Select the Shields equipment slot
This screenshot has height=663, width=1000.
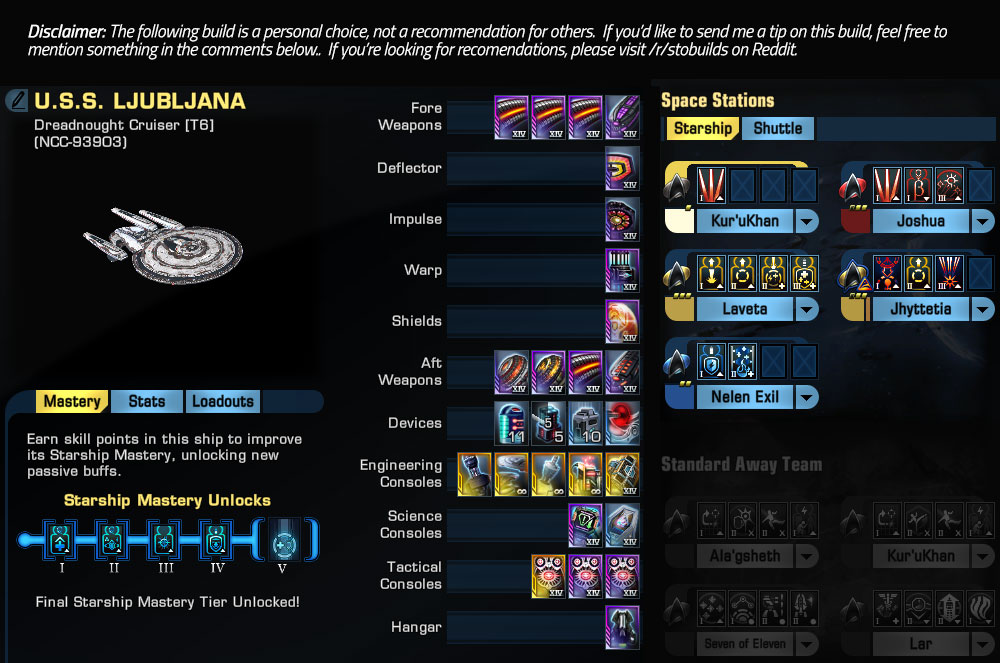click(622, 321)
